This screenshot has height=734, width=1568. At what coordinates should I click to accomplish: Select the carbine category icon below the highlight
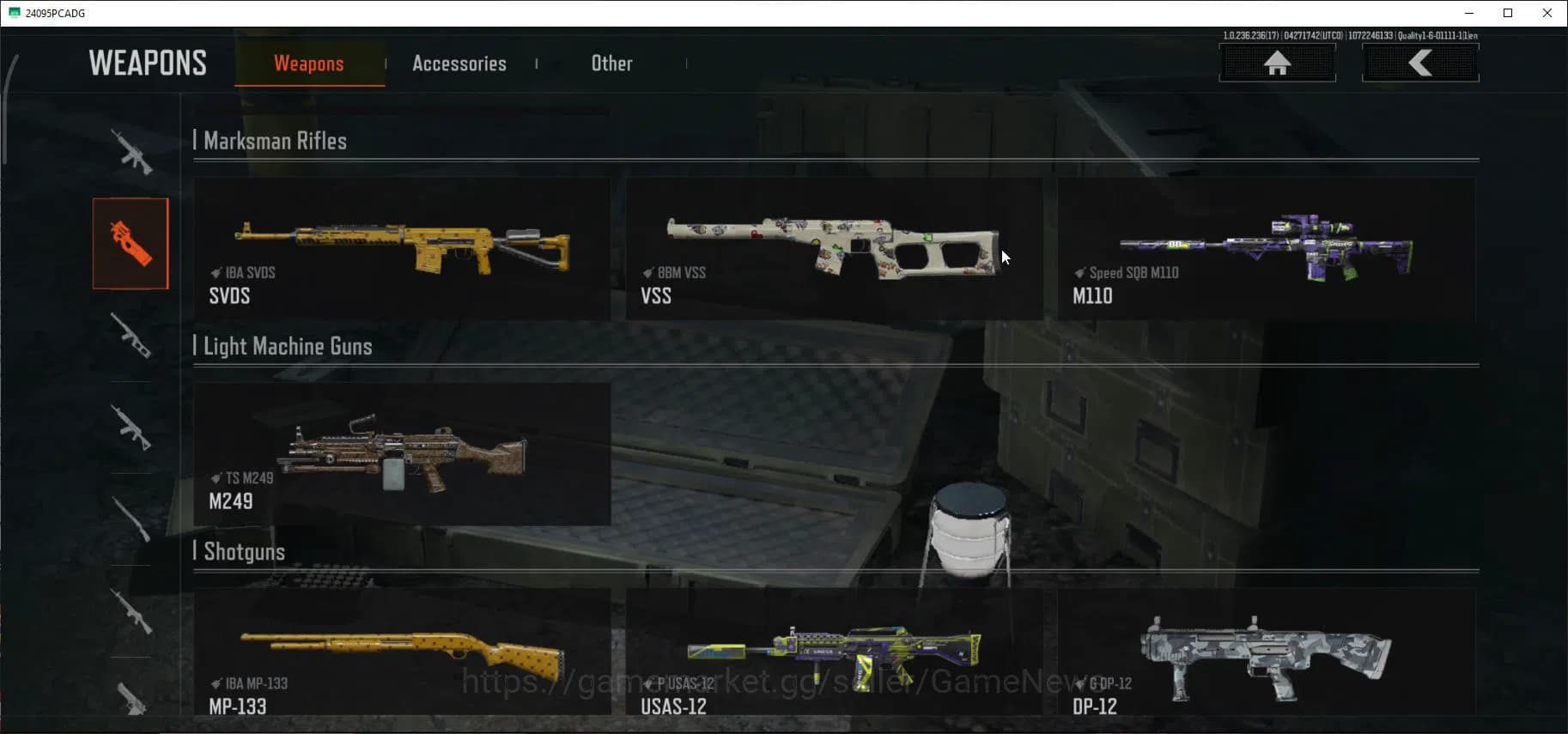pyautogui.click(x=131, y=337)
